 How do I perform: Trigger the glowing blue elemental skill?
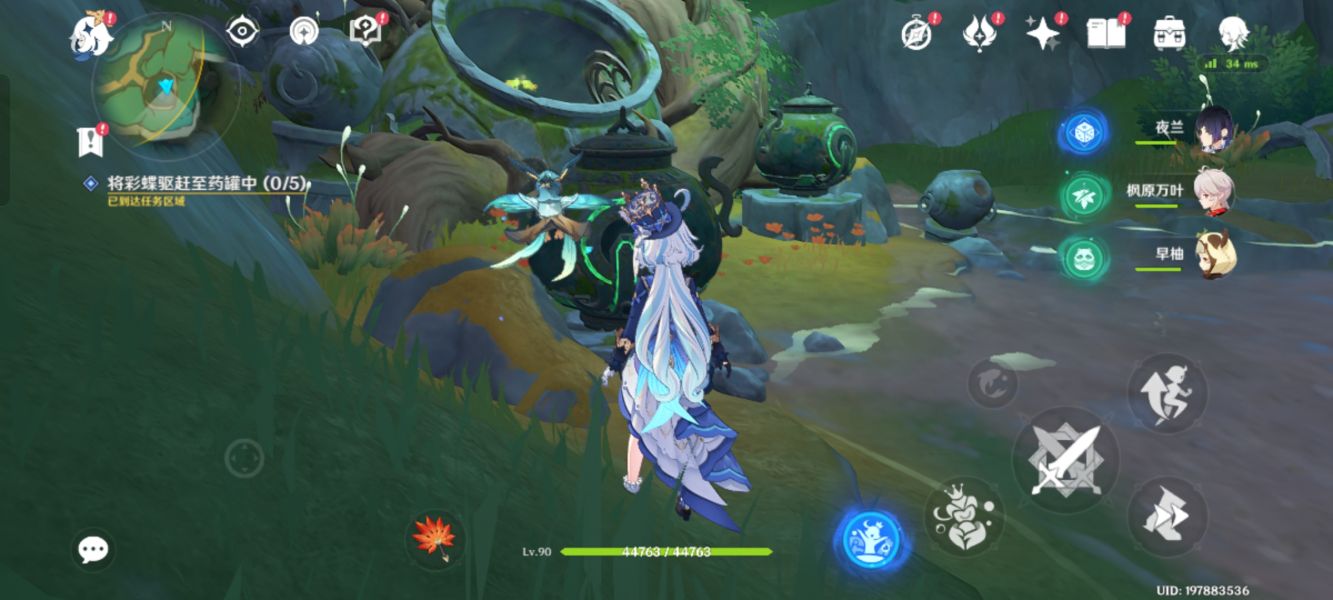871,541
